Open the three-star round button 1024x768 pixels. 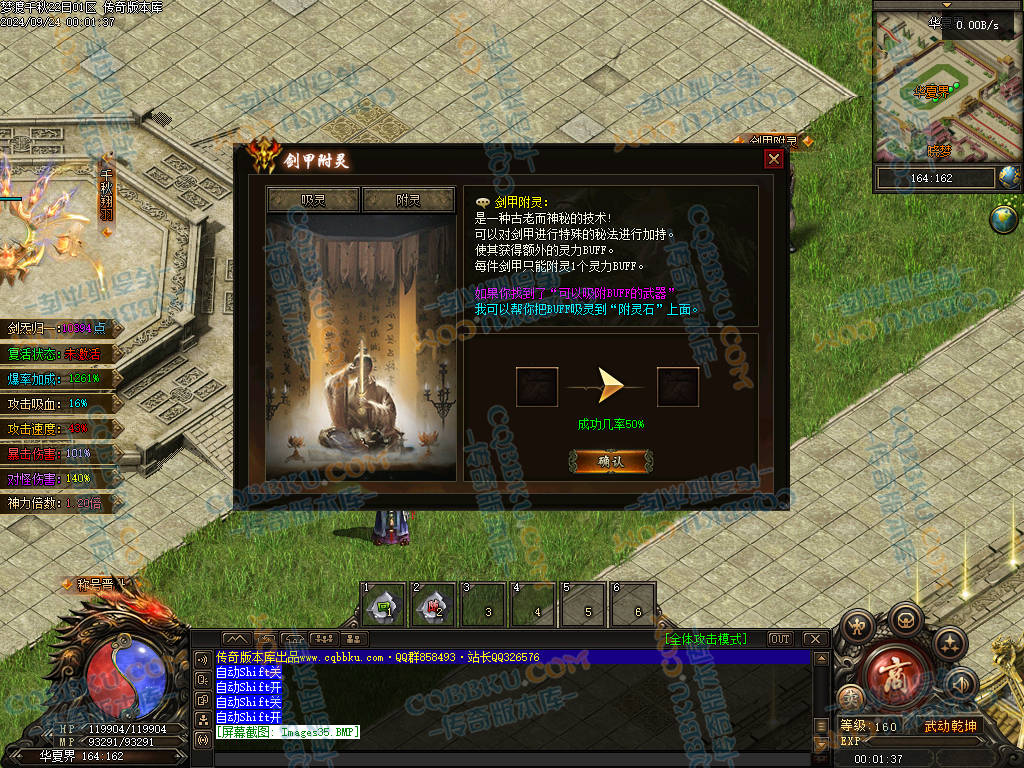[x=949, y=642]
